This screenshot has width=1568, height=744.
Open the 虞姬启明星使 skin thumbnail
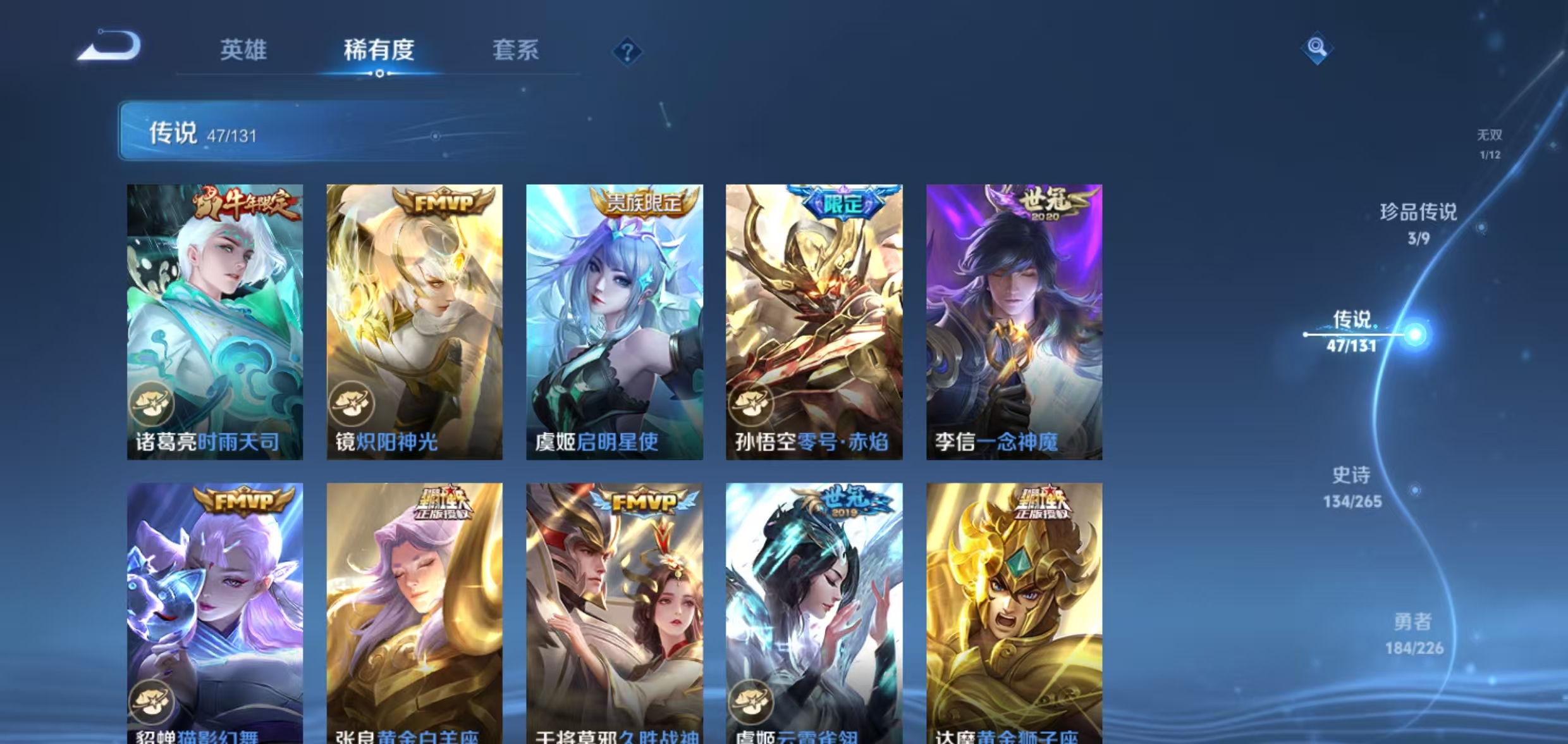tap(613, 316)
